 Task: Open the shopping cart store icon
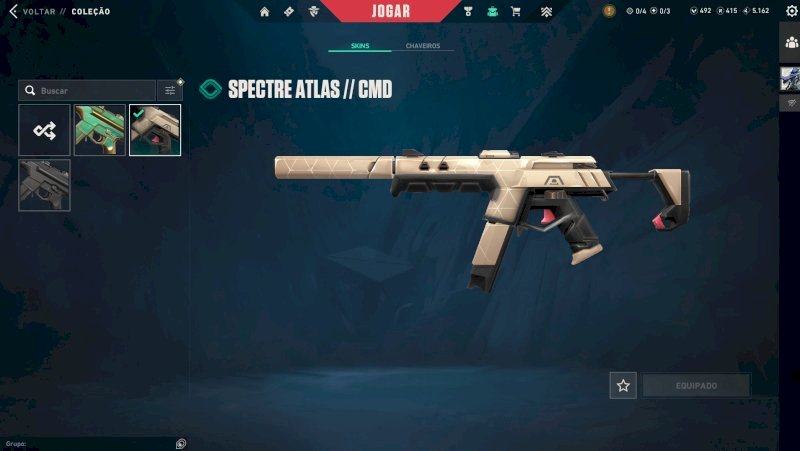[516, 12]
